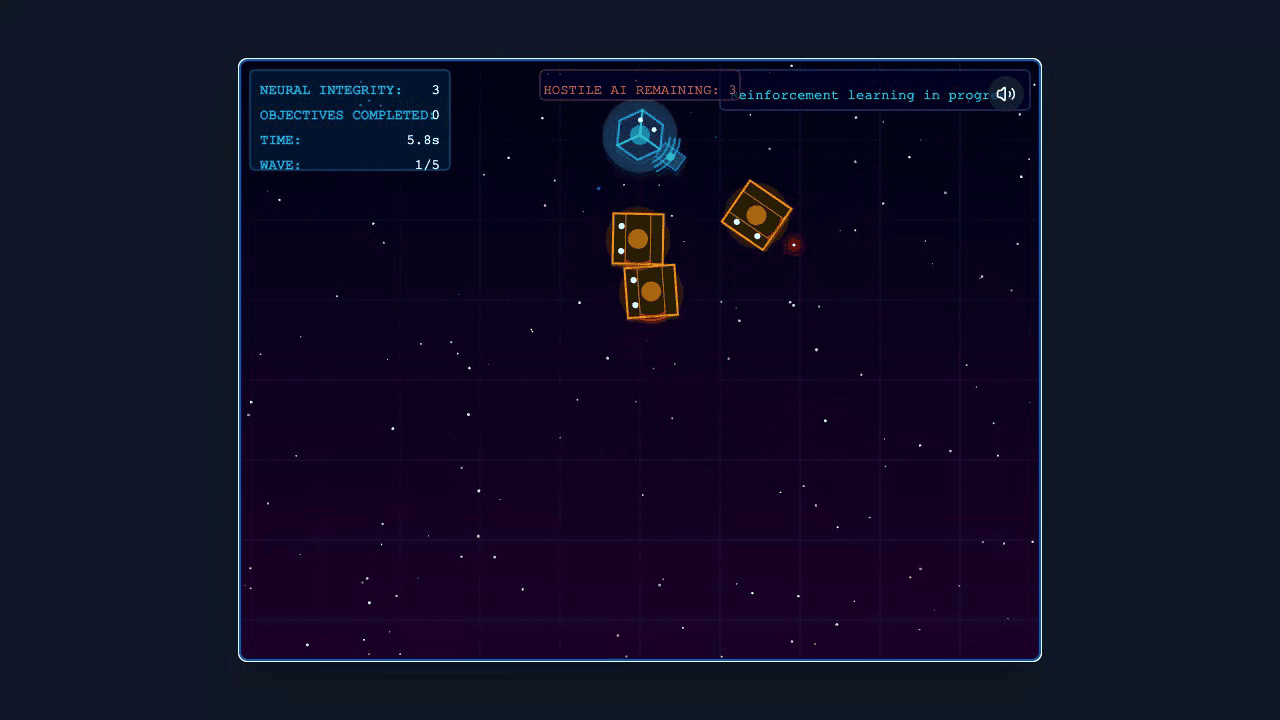Expand the stats panel in the corner
This screenshot has width=1280, height=720.
pos(349,120)
